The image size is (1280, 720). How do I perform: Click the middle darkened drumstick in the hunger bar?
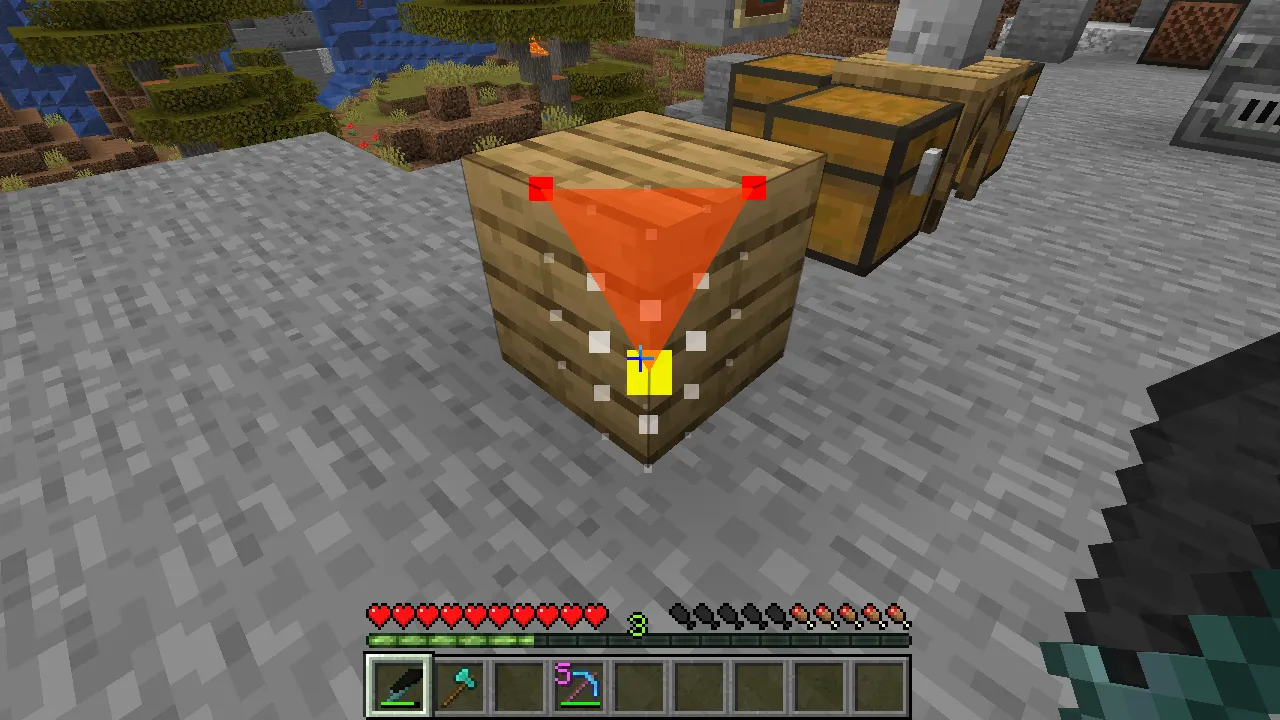[729, 615]
